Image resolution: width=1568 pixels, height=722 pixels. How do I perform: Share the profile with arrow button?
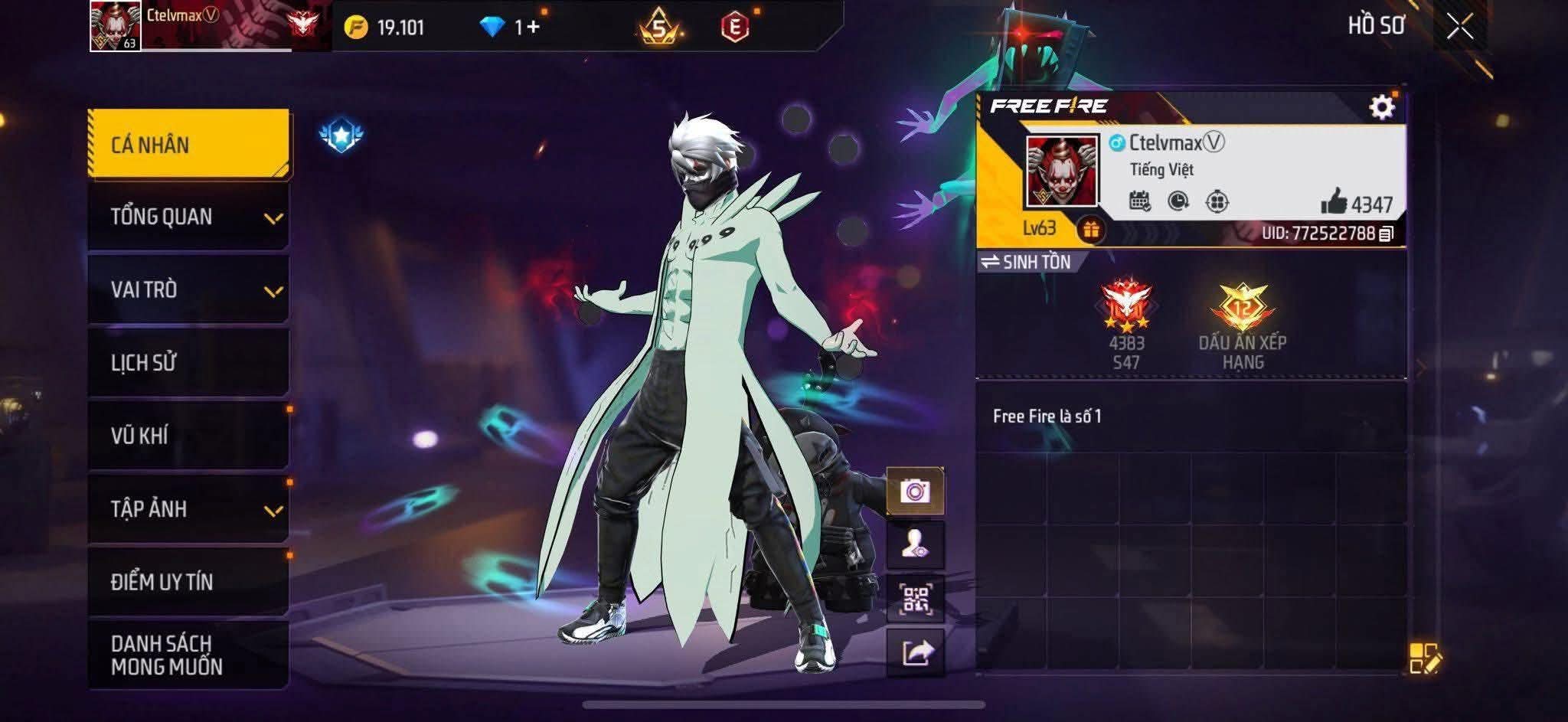916,653
